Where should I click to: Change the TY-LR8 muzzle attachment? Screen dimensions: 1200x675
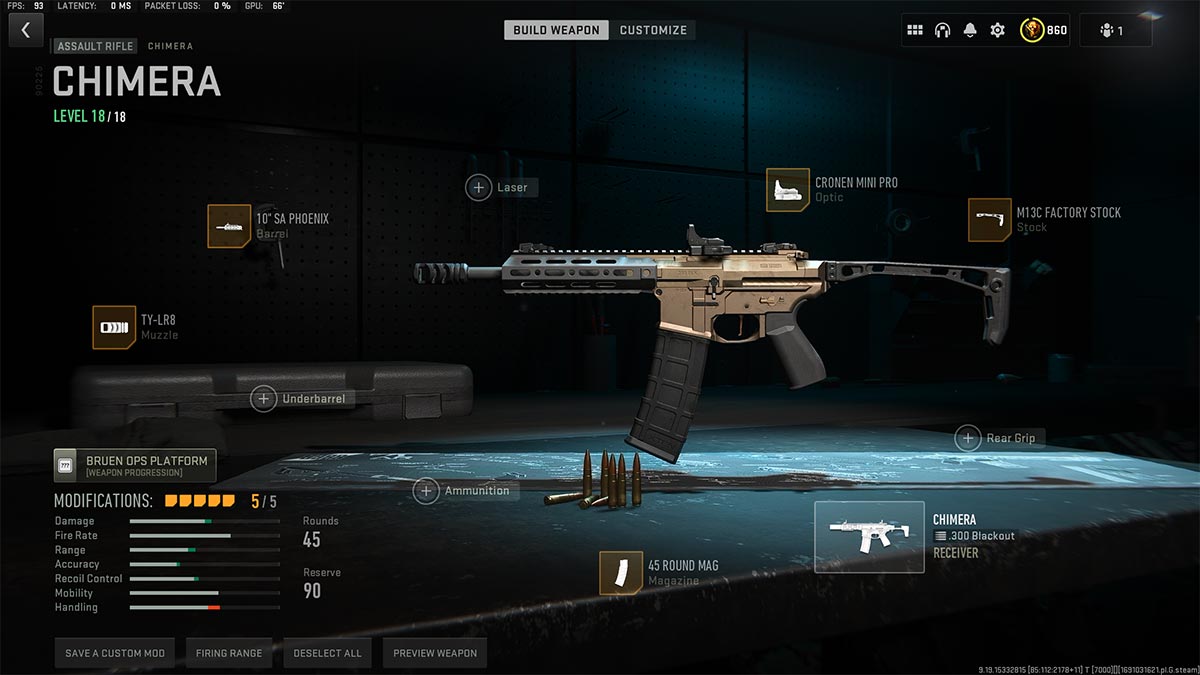pyautogui.click(x=114, y=327)
